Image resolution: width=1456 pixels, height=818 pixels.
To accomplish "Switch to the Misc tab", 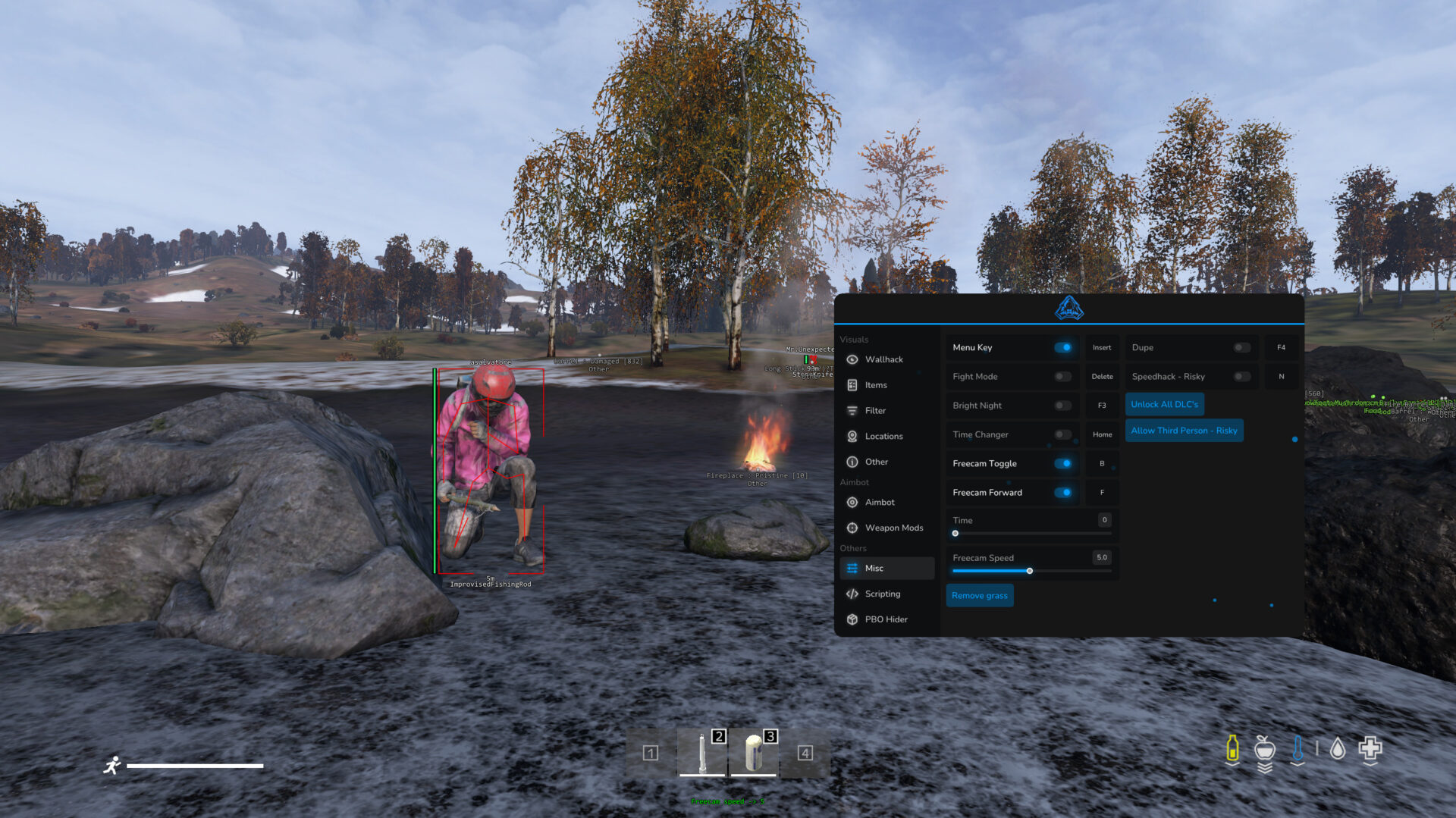I will click(874, 567).
